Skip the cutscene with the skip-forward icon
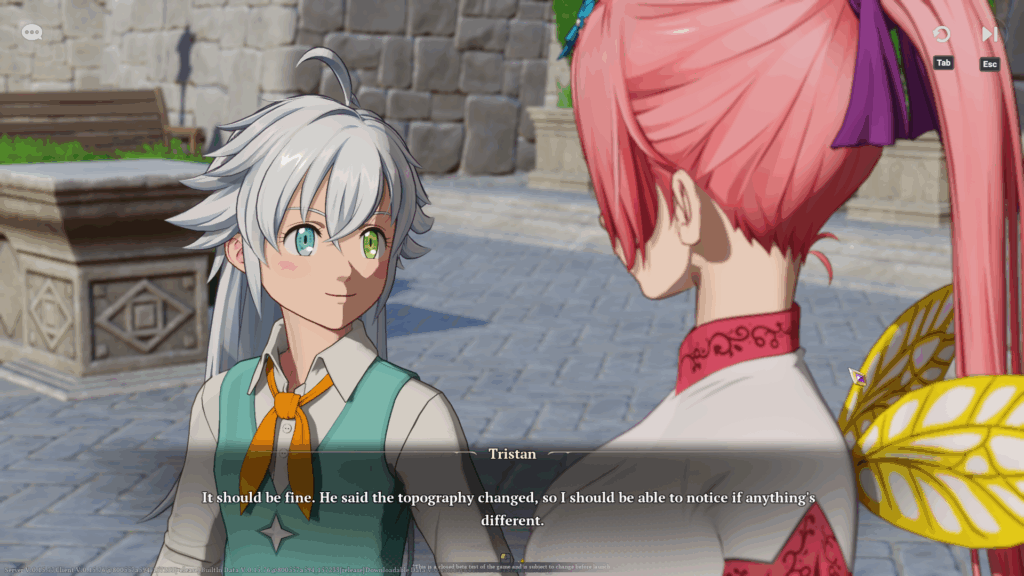This screenshot has width=1024, height=576. point(989,35)
